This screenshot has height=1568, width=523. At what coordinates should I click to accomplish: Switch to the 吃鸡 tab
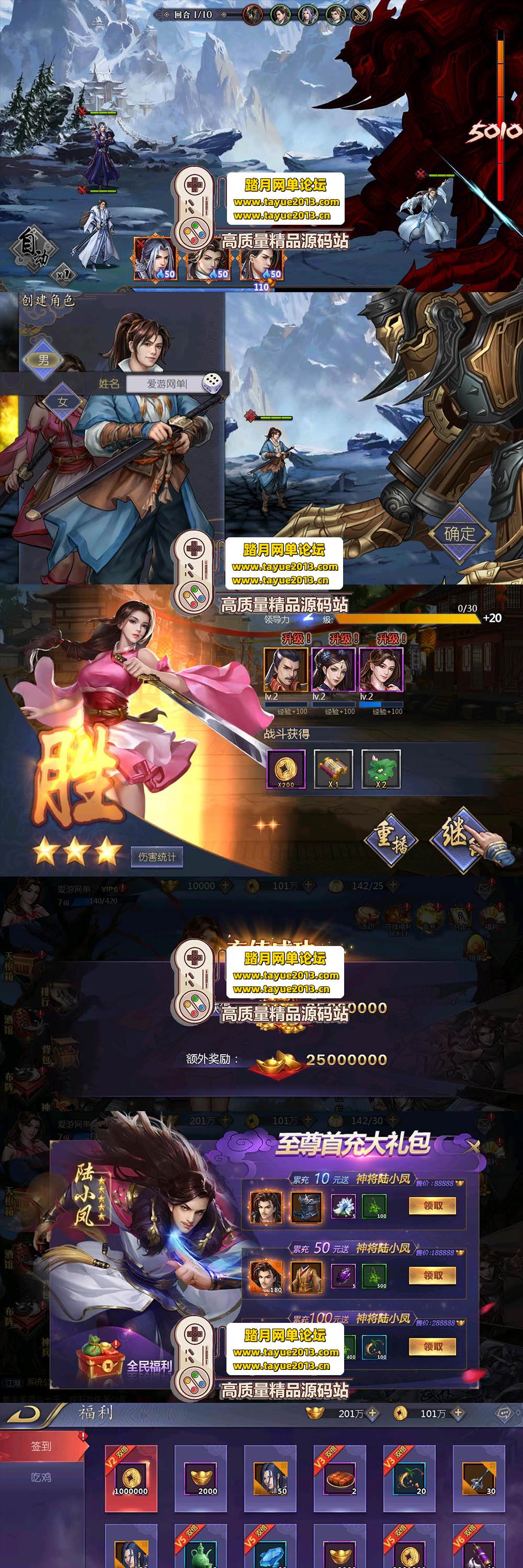[41, 1477]
